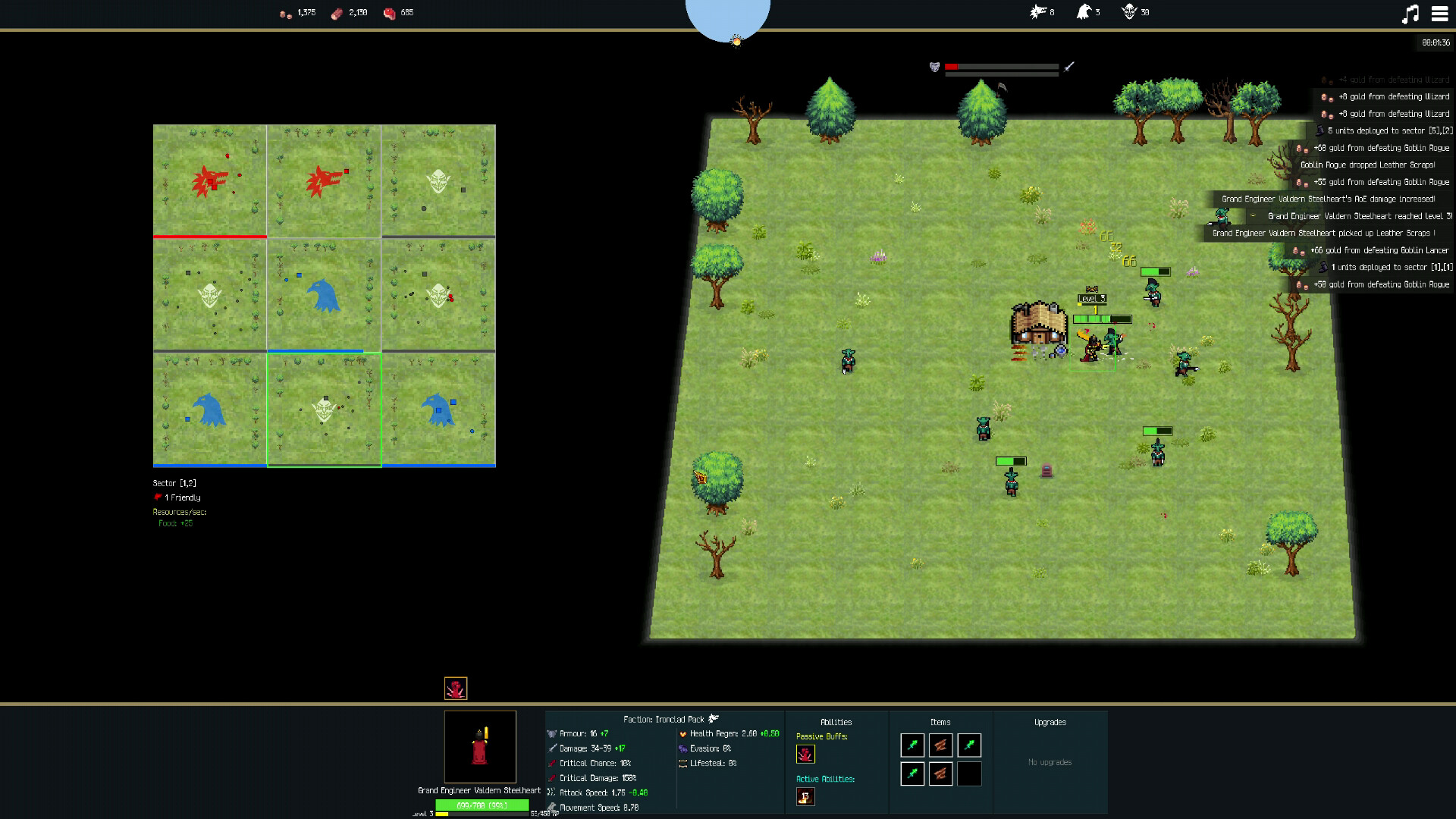This screenshot has width=1456, height=819.
Task: Select the red wolf sector on the minimap
Action: pos(209,180)
